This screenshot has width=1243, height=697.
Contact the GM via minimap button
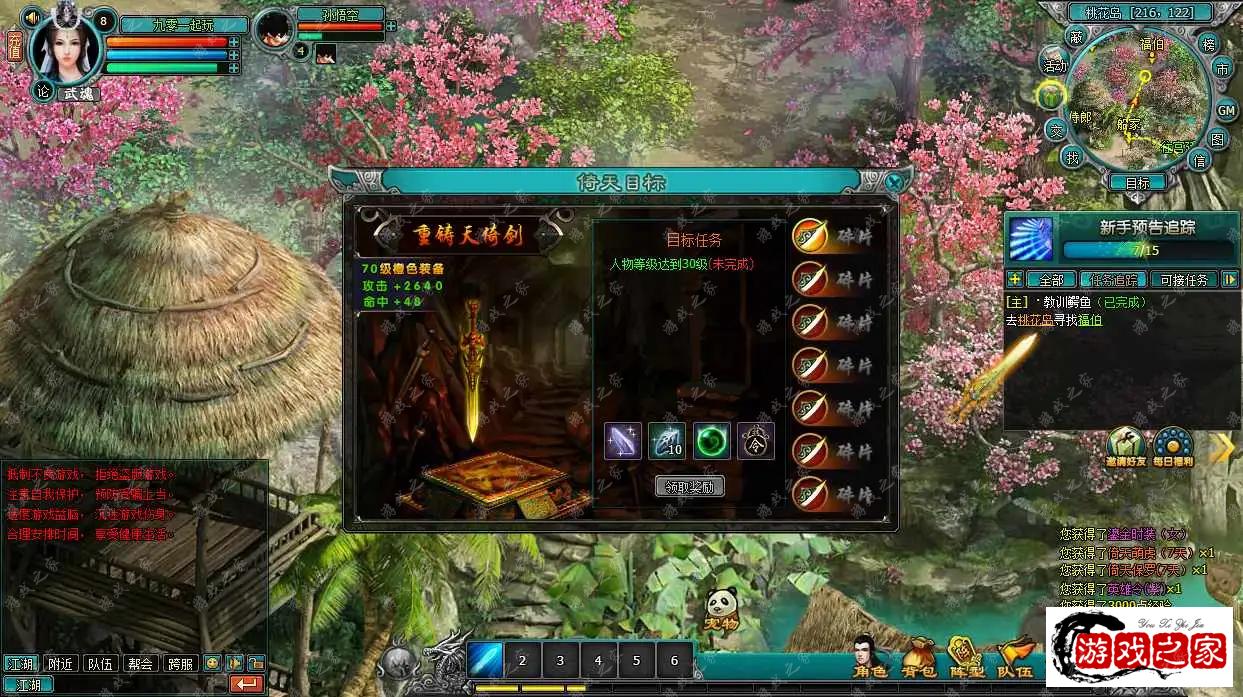click(1226, 110)
